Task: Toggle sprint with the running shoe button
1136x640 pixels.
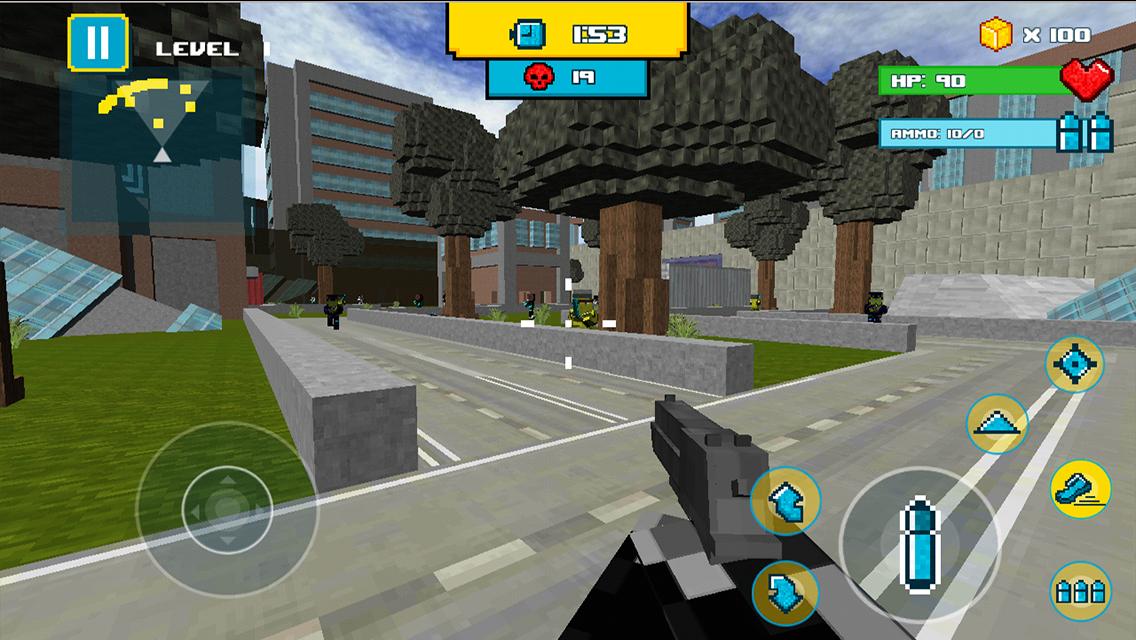Action: [1080, 489]
